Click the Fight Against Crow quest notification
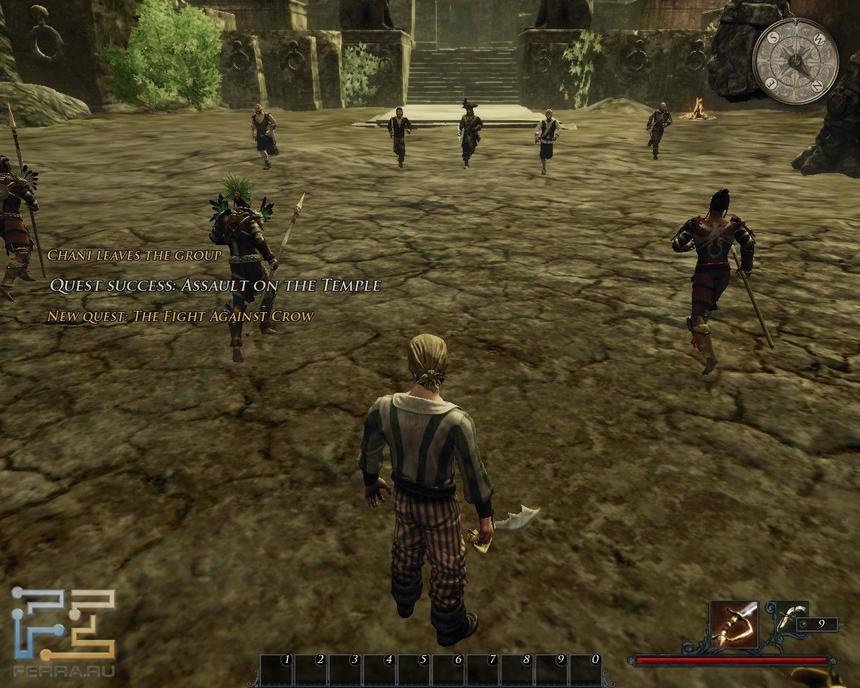This screenshot has height=688, width=860. [180, 316]
